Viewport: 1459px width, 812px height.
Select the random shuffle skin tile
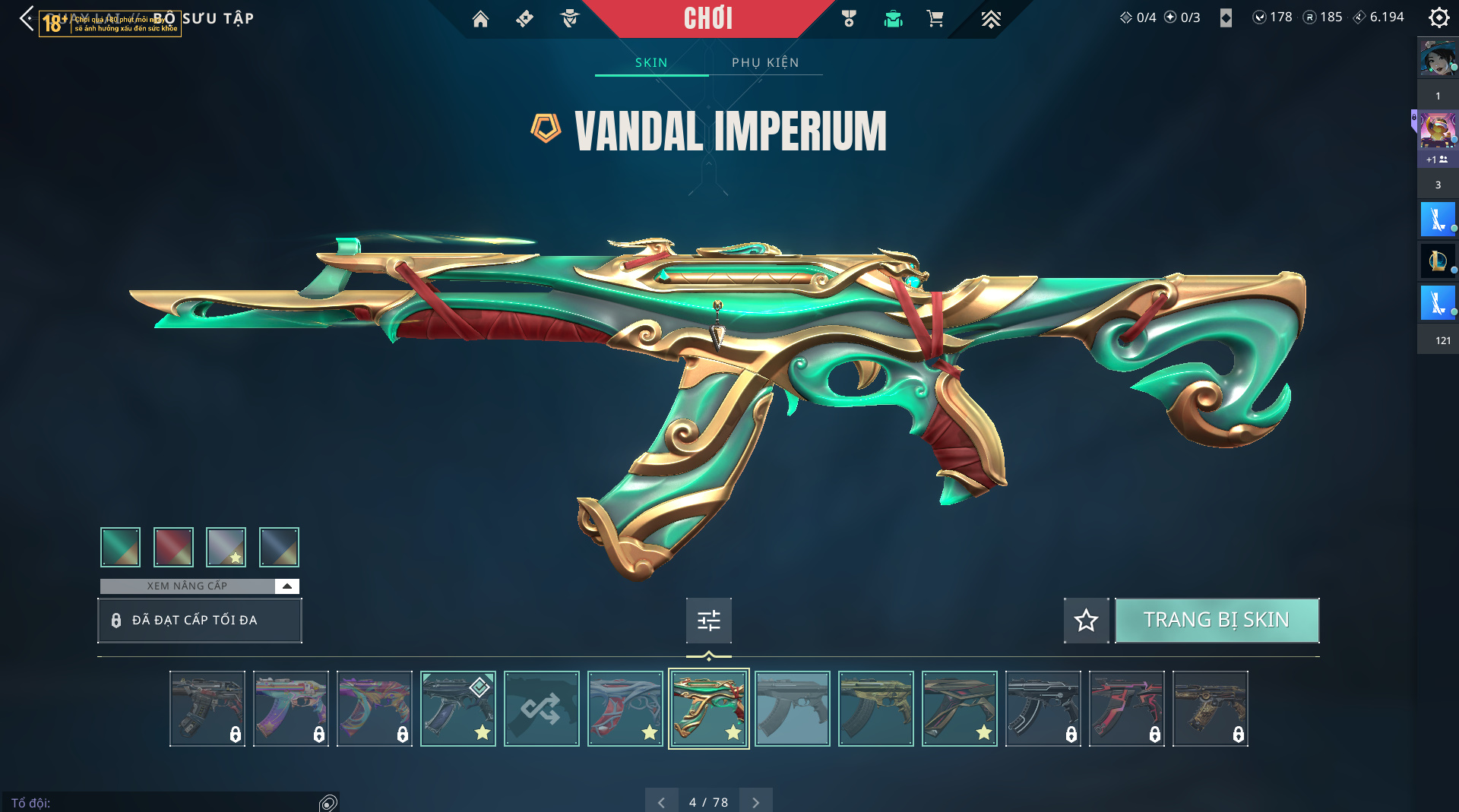tap(541, 709)
